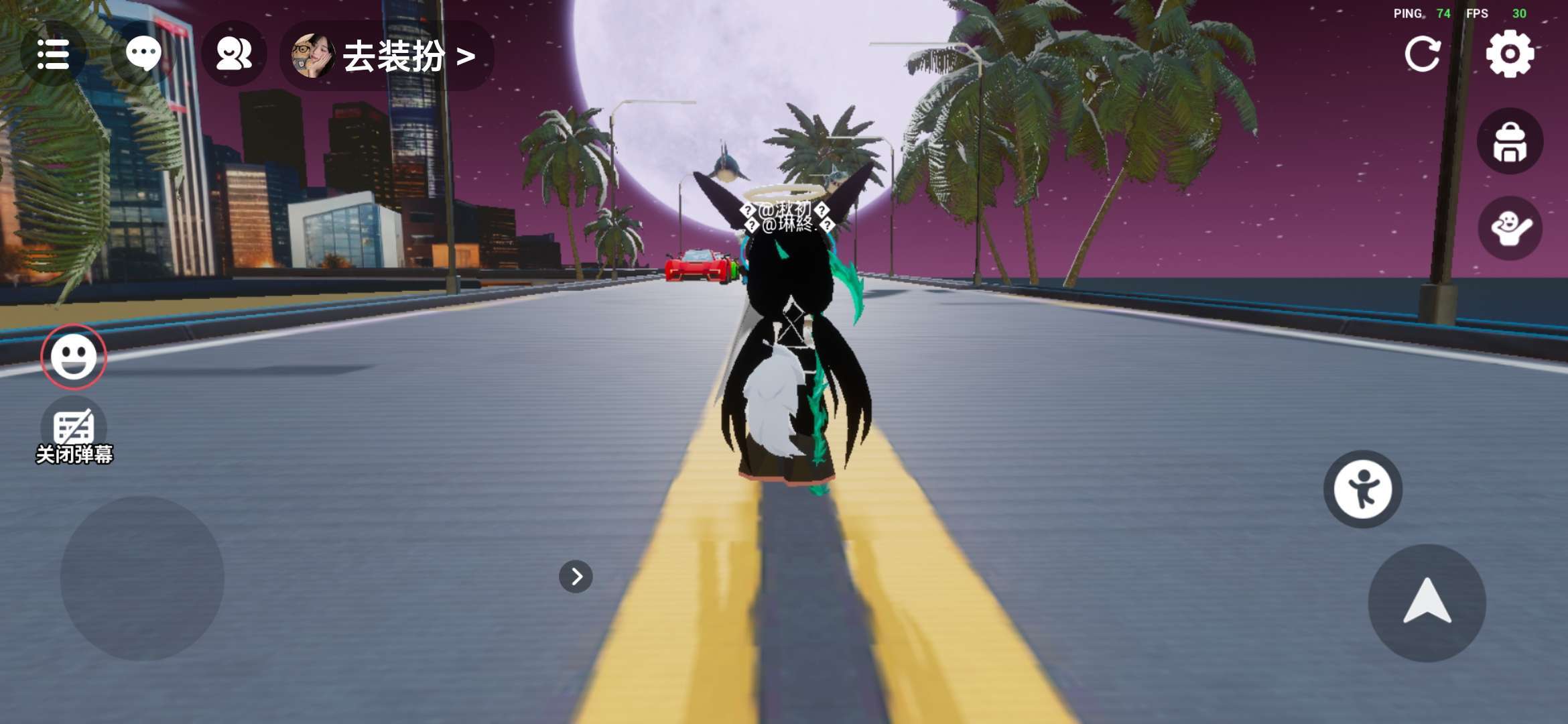The height and width of the screenshot is (724, 1568).
Task: Open the chat bubble icon
Action: [143, 54]
